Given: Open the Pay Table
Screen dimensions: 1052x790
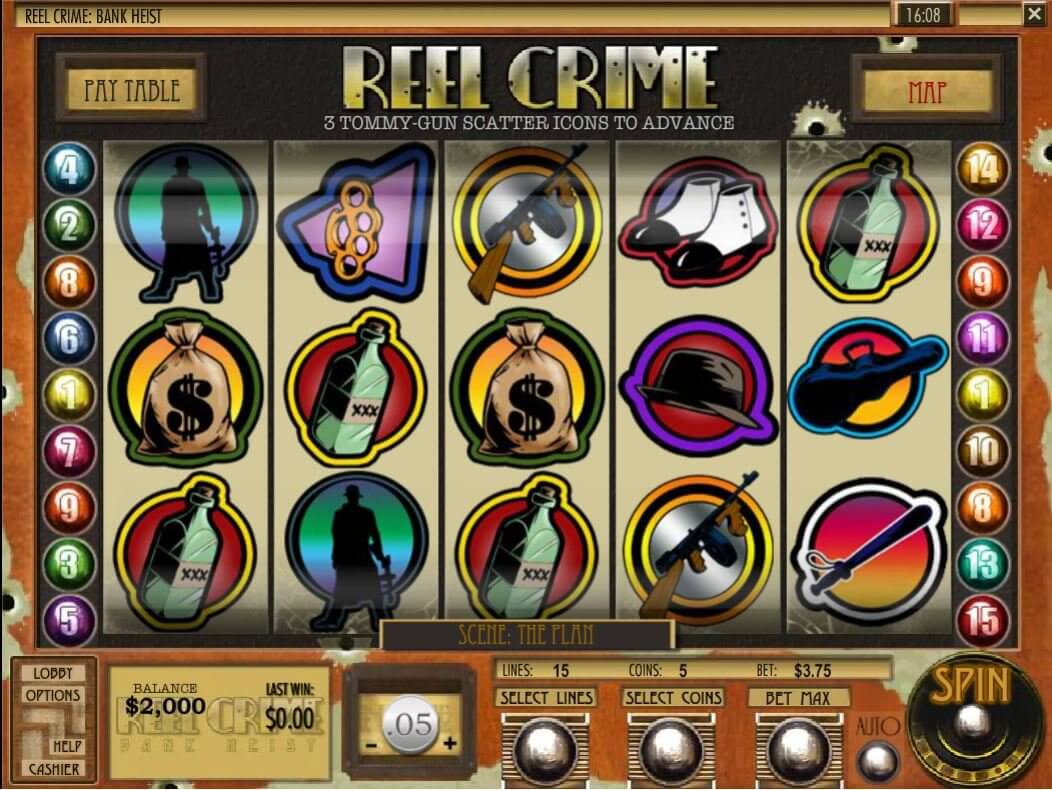Looking at the screenshot, I should [132, 90].
